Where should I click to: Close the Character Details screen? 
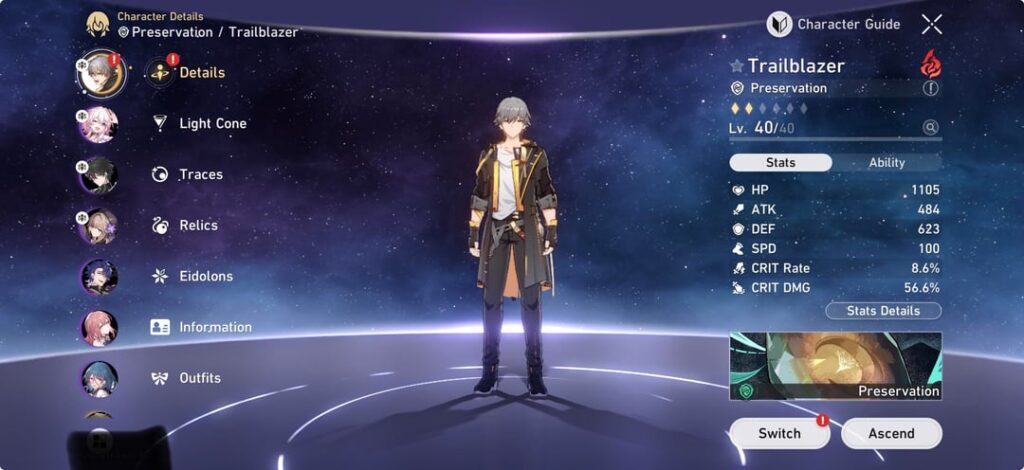(932, 24)
